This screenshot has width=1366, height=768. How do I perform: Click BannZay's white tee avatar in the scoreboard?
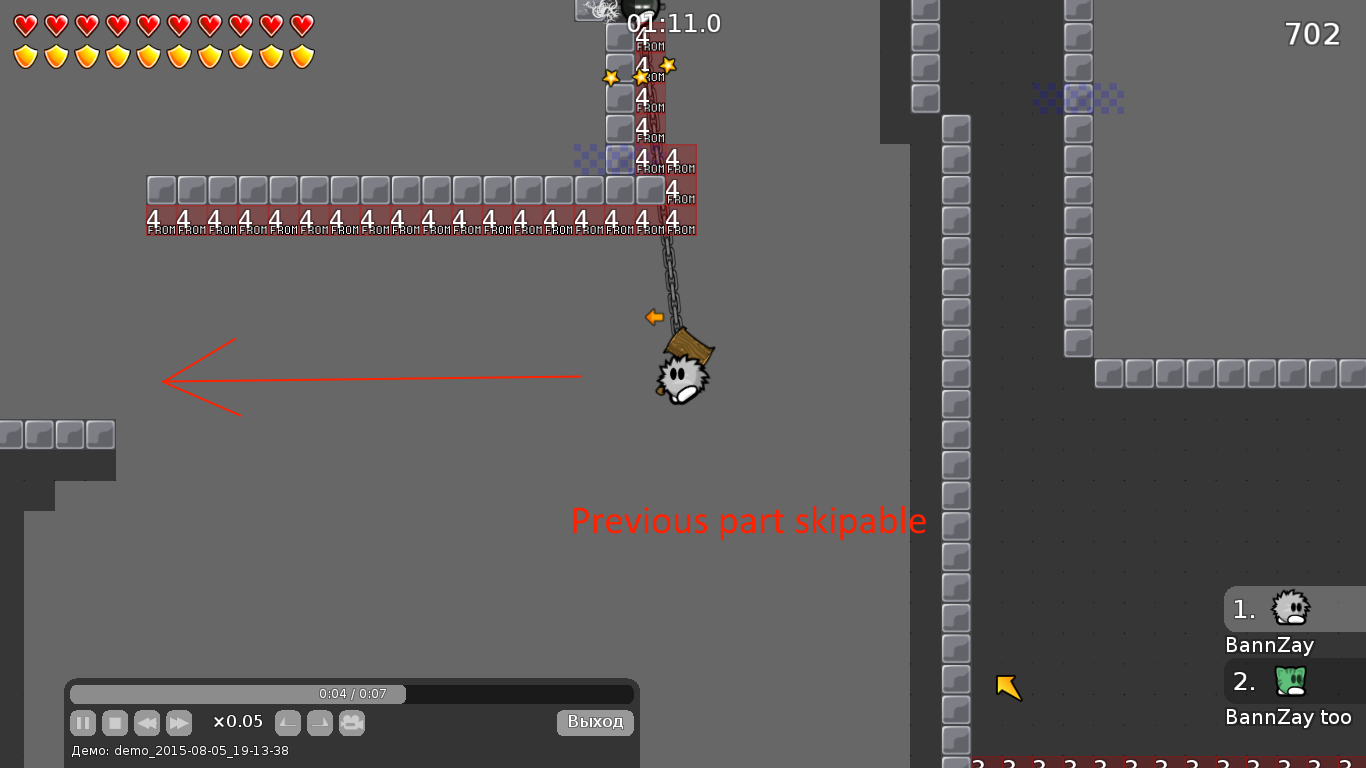tap(1291, 610)
